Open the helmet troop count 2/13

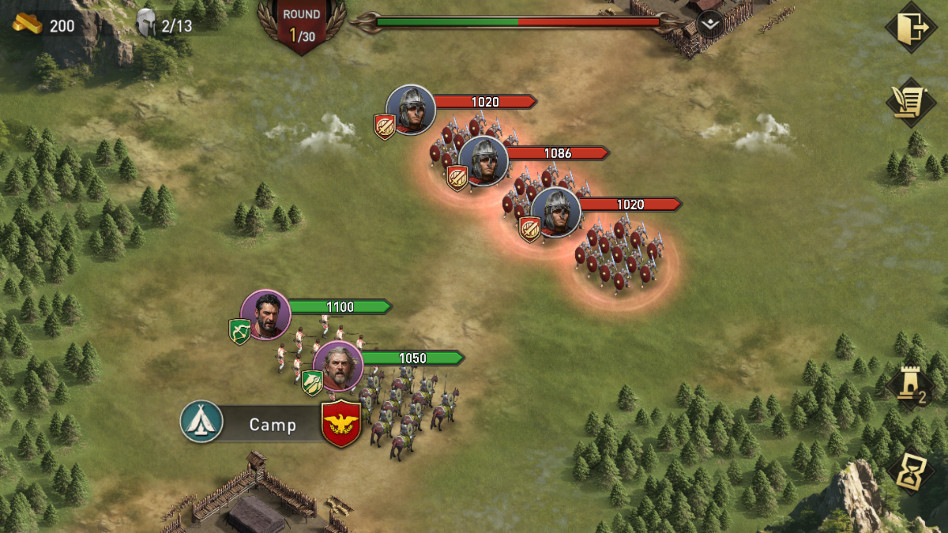click(165, 24)
